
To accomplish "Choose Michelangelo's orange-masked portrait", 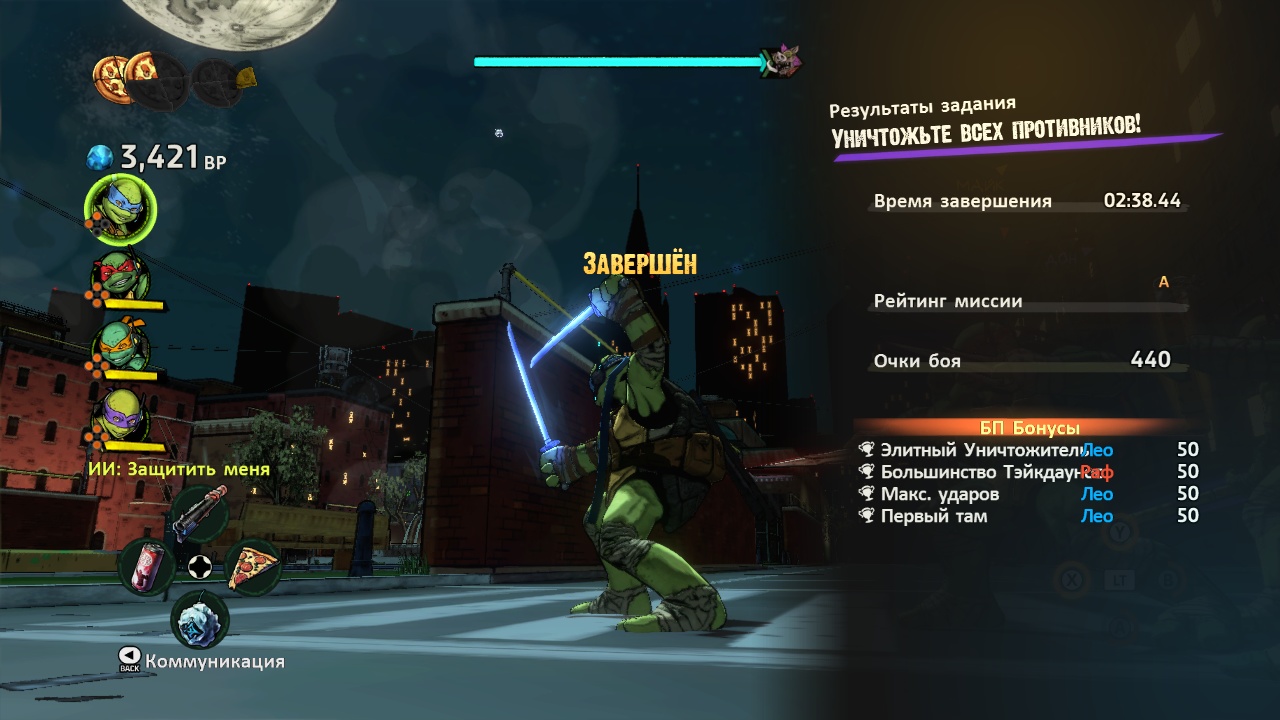I will 122,346.
